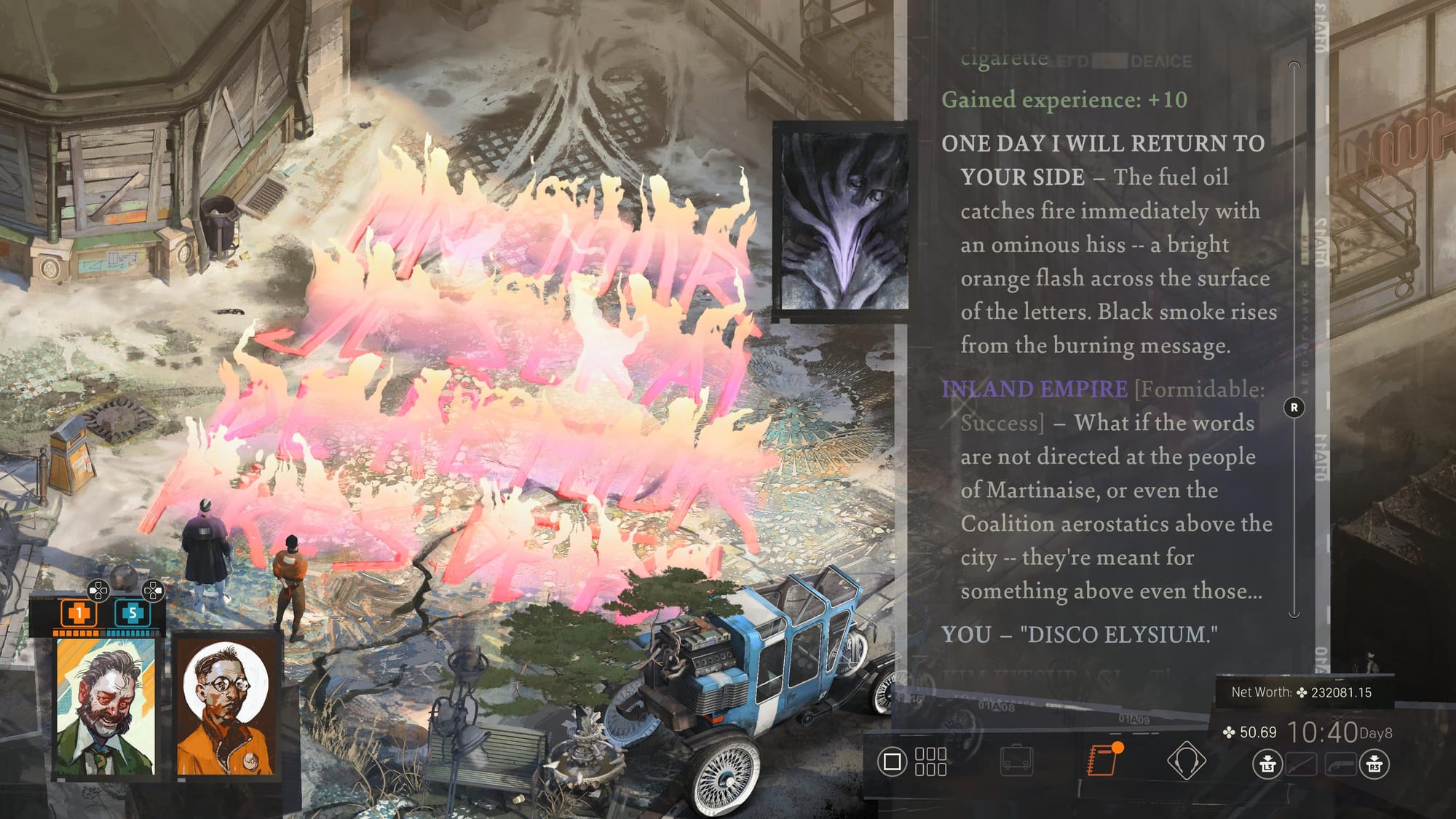Viewport: 1456px width, 819px height.
Task: Open the six-square grid menu icon
Action: (930, 761)
